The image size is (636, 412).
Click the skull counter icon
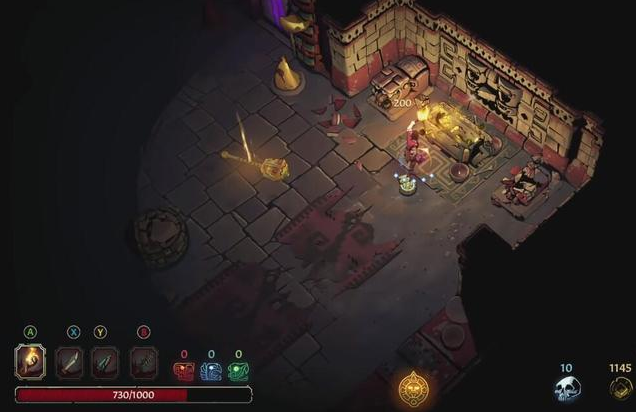(x=566, y=387)
